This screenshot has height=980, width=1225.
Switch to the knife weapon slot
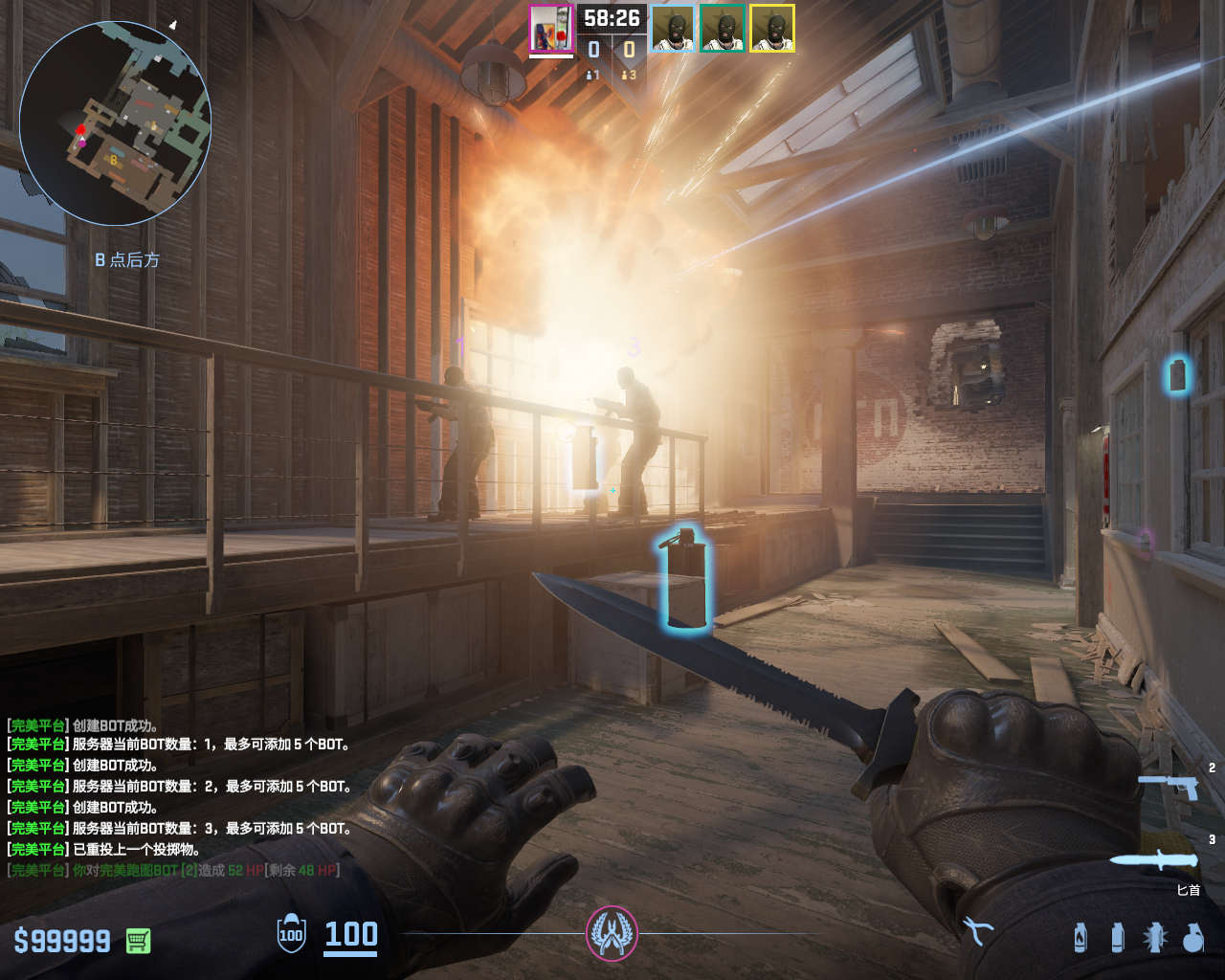[1154, 859]
